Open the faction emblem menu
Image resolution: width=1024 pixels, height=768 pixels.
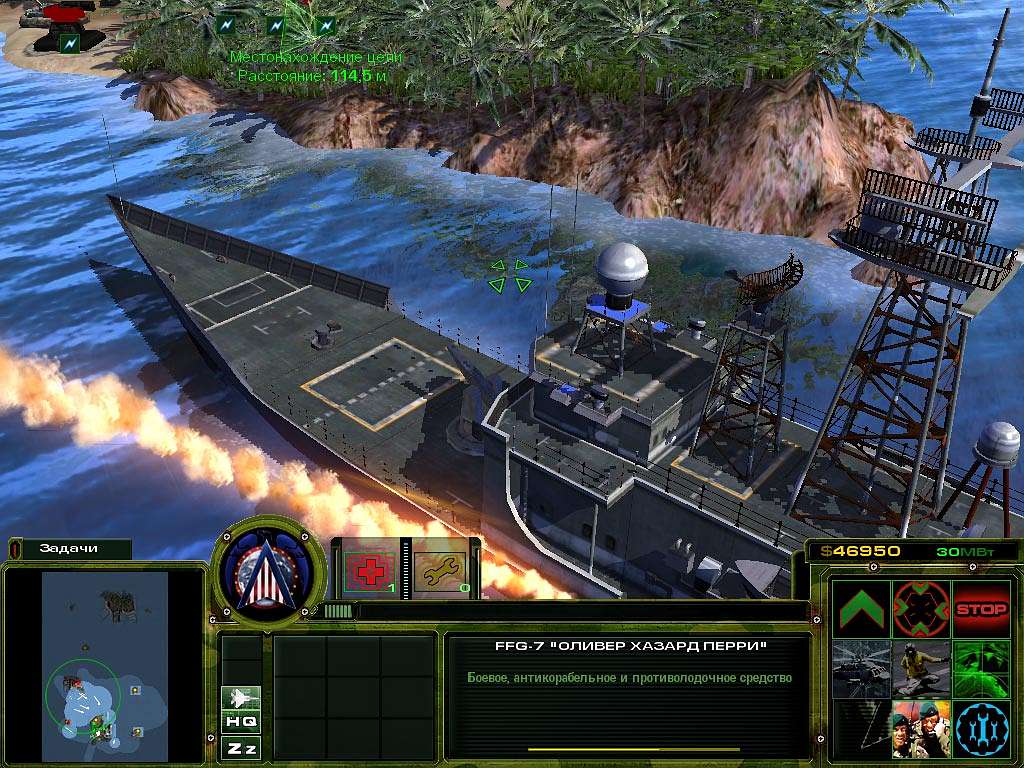point(269,570)
